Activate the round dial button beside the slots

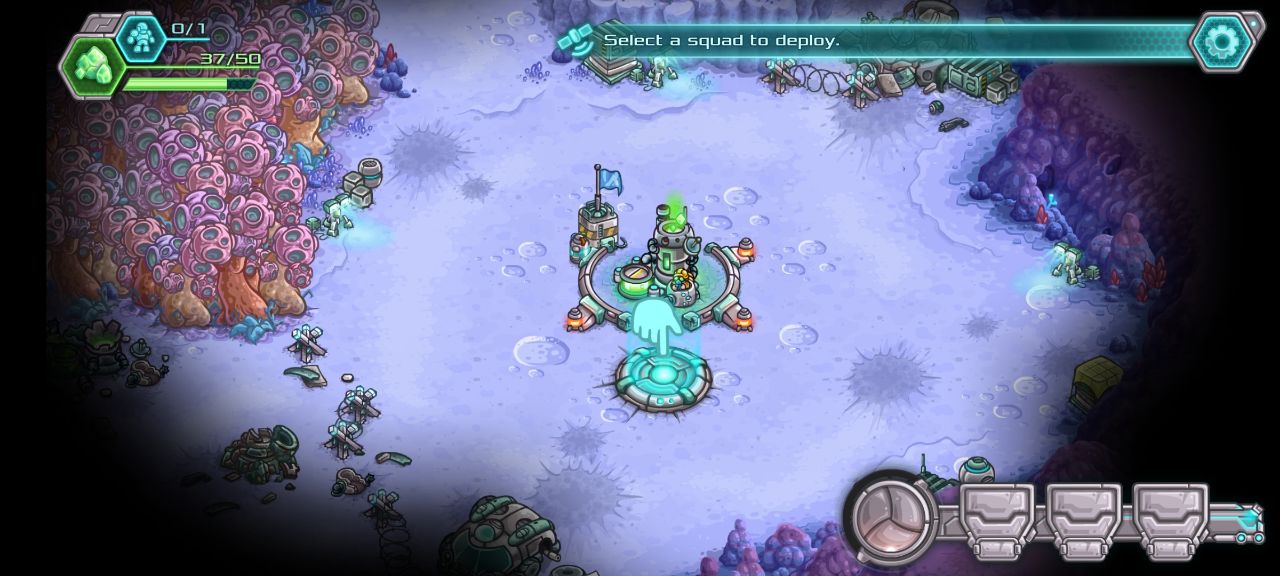click(x=889, y=518)
